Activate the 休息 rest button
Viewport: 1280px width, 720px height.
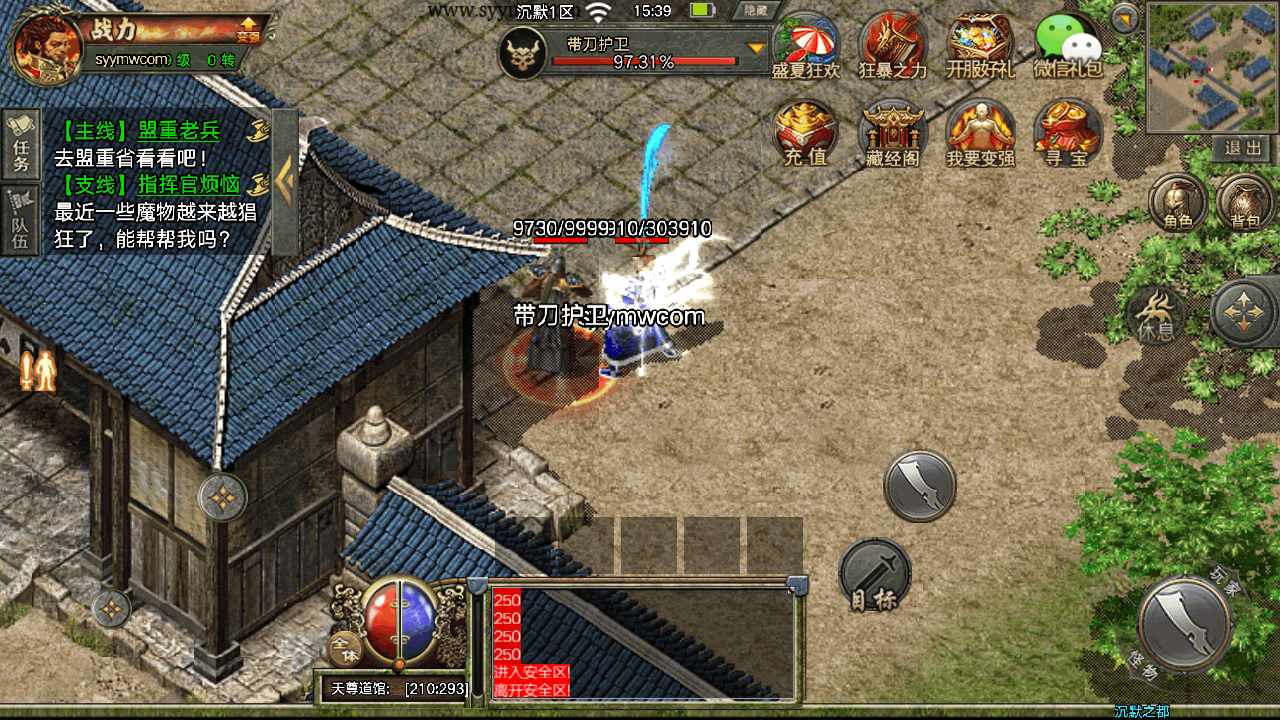1158,315
